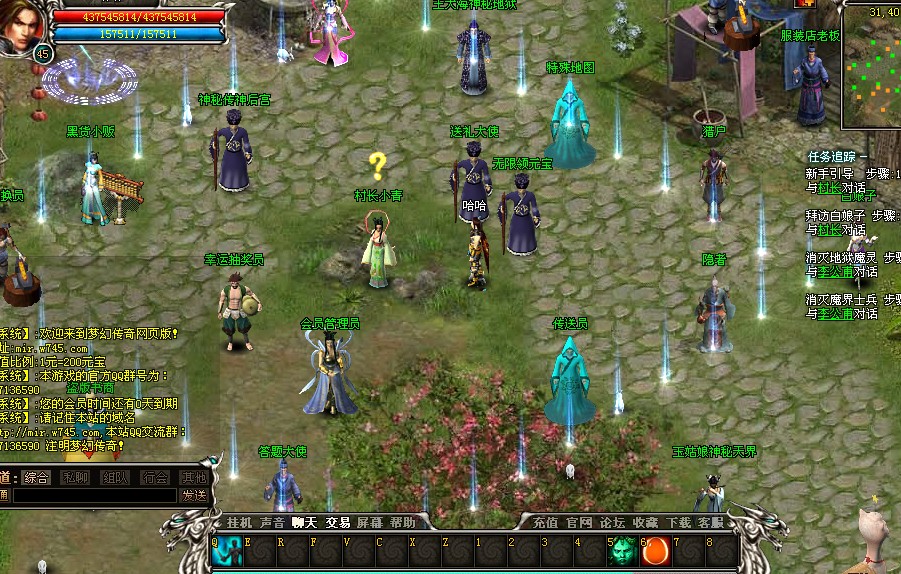
Task: Click the chat message input box
Action: pyautogui.click(x=93, y=495)
